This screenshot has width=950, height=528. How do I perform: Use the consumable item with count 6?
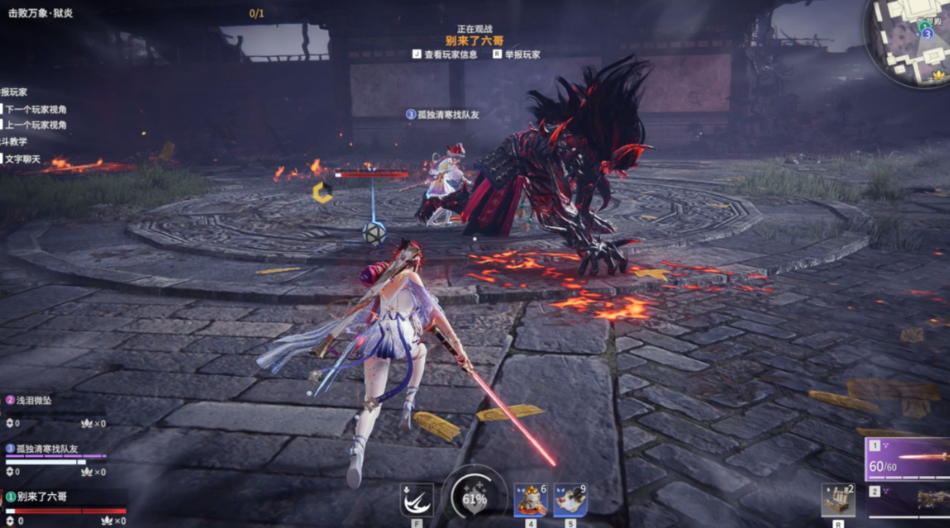[530, 499]
